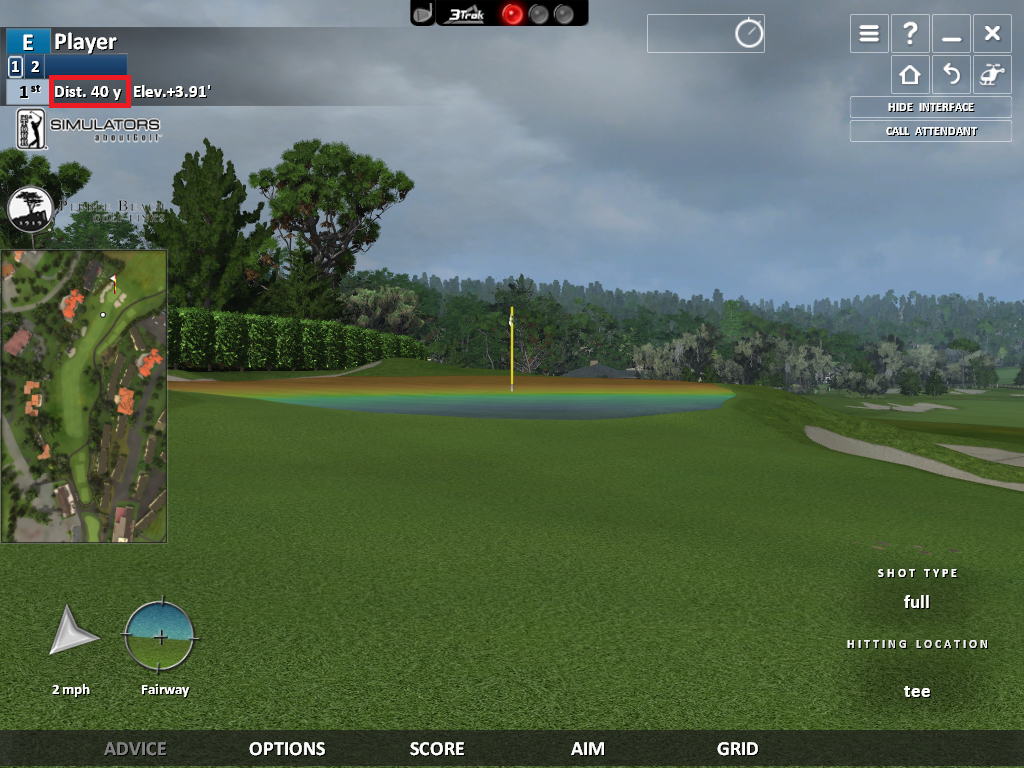Click the undo arrow button
1024x768 pixels.
[951, 74]
